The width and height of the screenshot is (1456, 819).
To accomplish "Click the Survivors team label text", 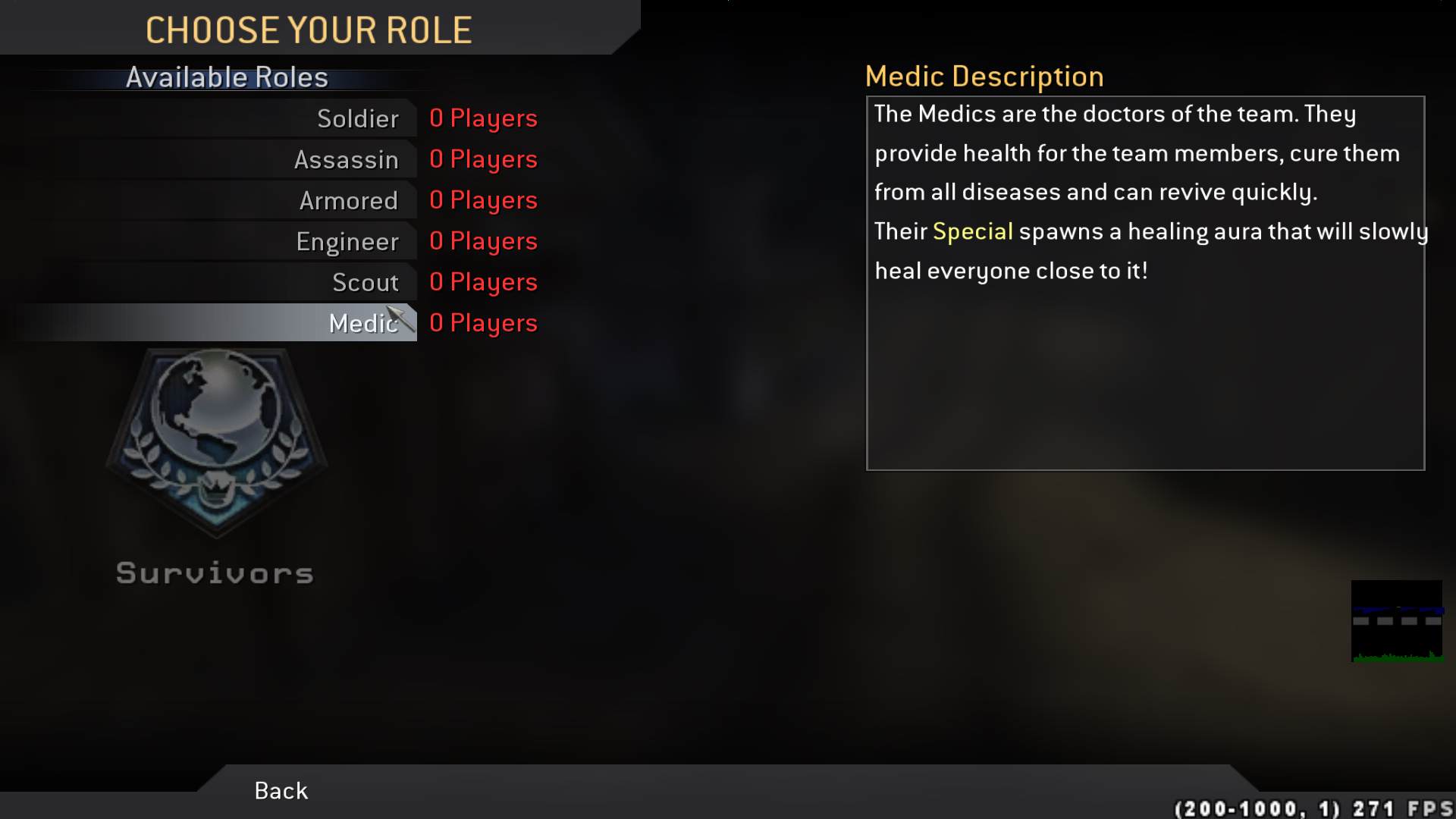I will (215, 573).
